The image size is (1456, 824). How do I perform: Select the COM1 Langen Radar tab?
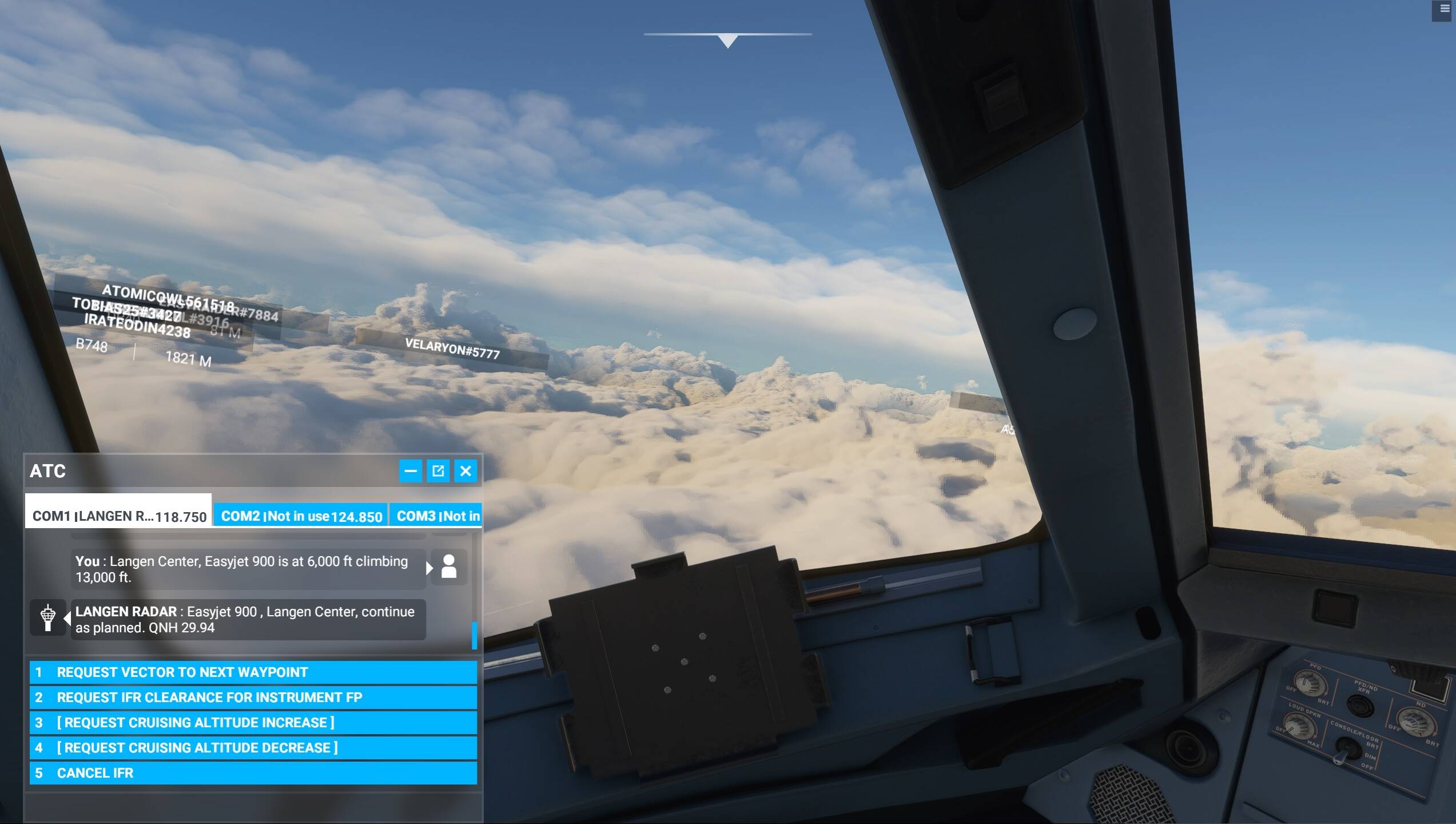118,515
